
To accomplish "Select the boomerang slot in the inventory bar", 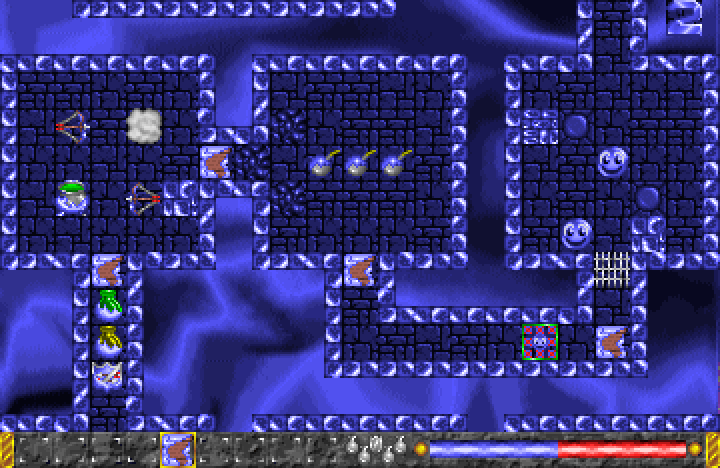I will pos(178,449).
